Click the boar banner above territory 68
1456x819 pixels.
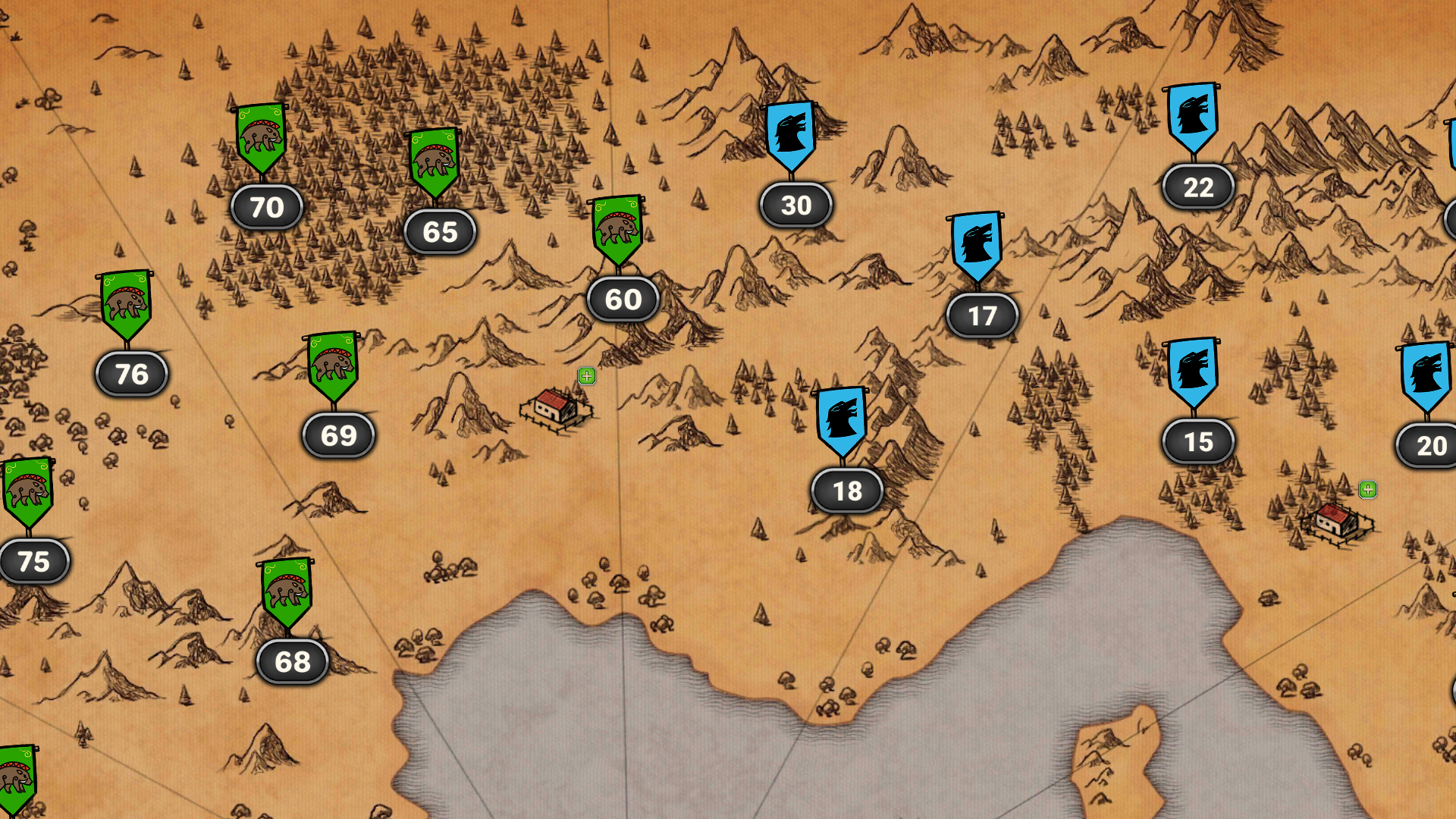(287, 593)
